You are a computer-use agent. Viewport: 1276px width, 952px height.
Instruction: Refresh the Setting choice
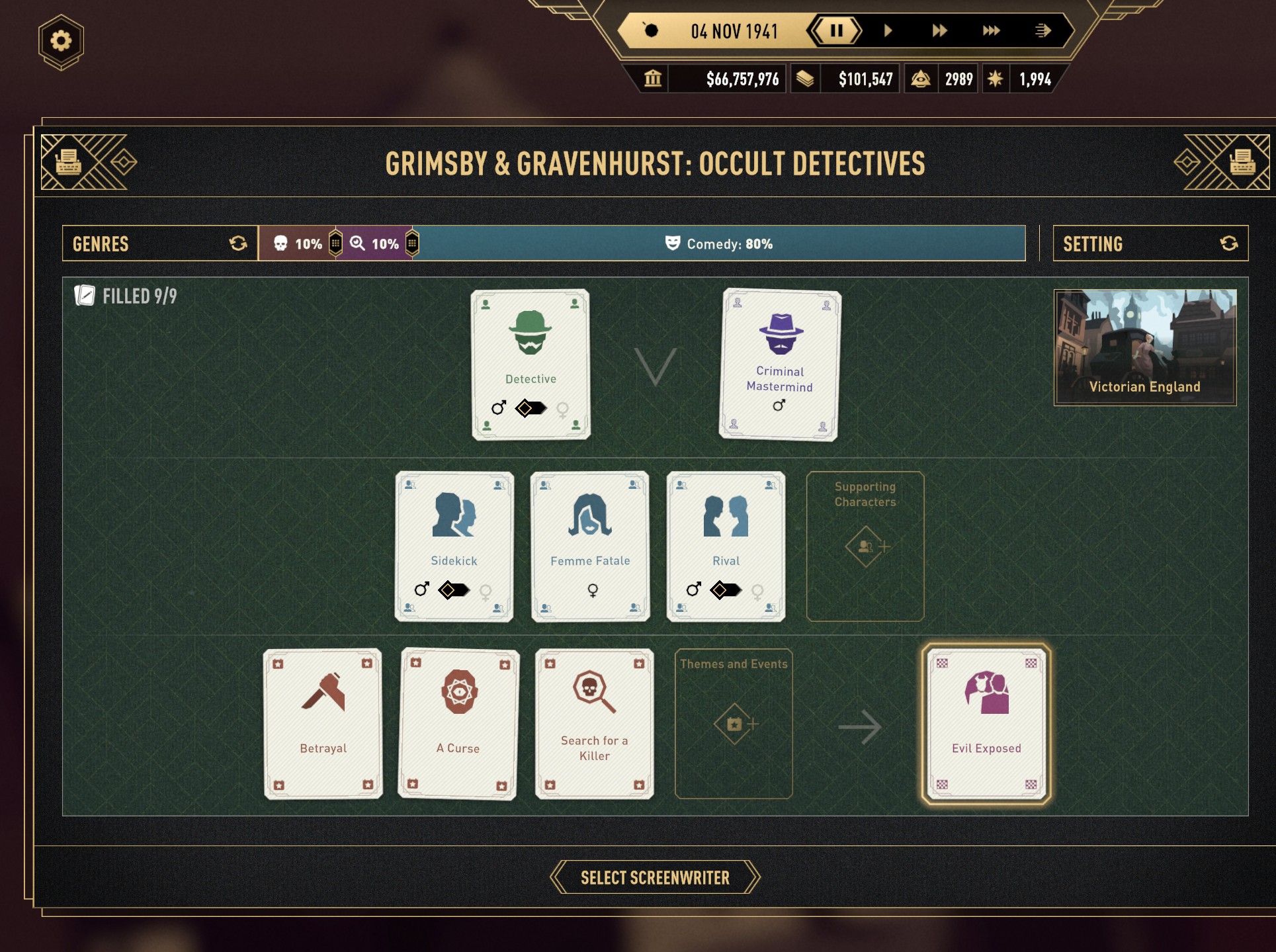pyautogui.click(x=1228, y=243)
